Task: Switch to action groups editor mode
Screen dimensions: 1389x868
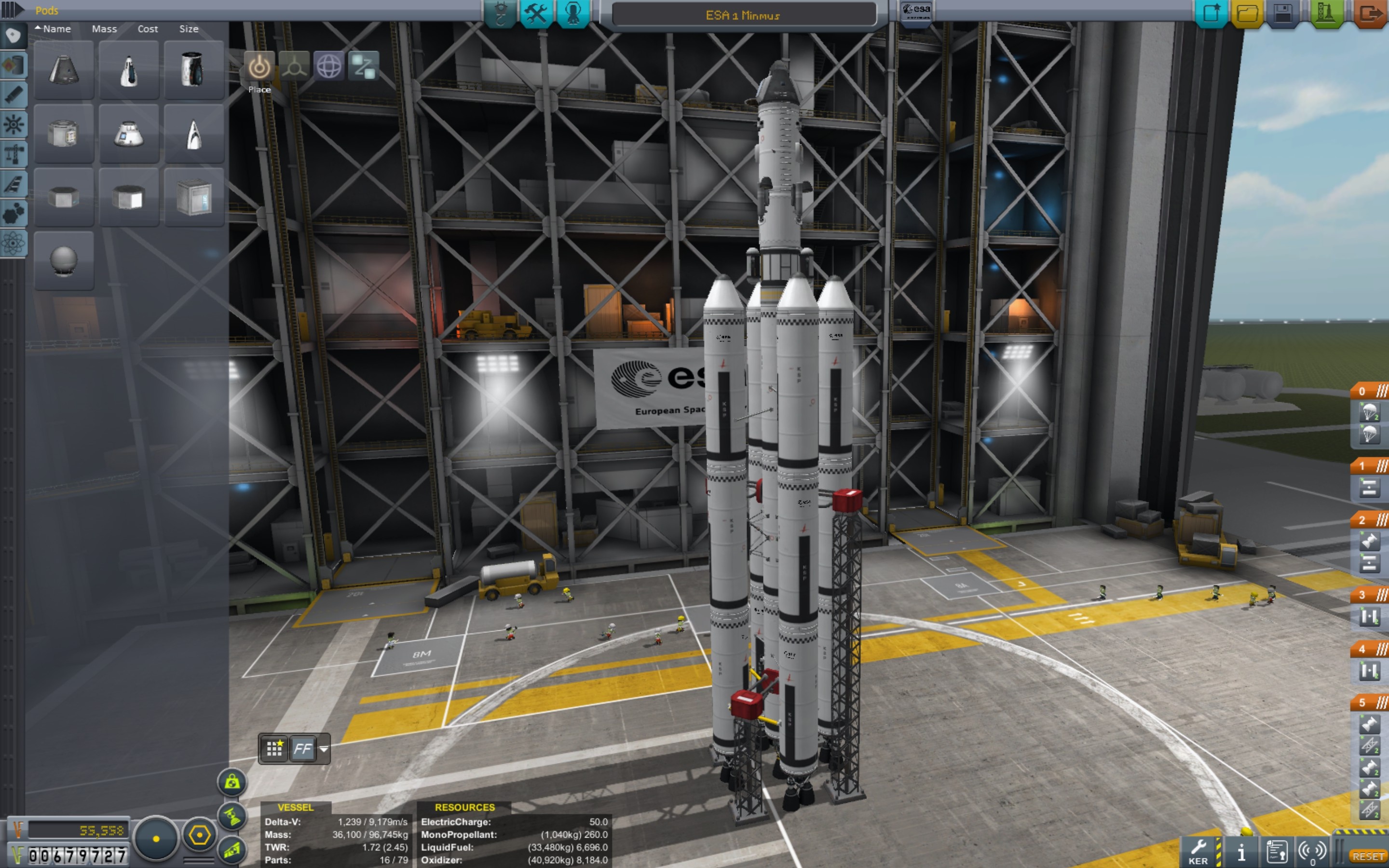Action: click(536, 13)
